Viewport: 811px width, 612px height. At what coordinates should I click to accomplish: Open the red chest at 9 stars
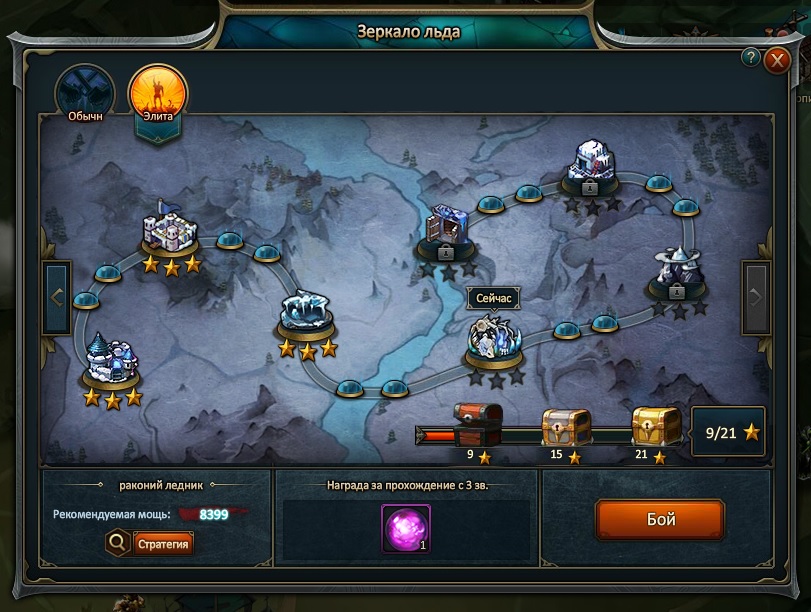pyautogui.click(x=476, y=425)
